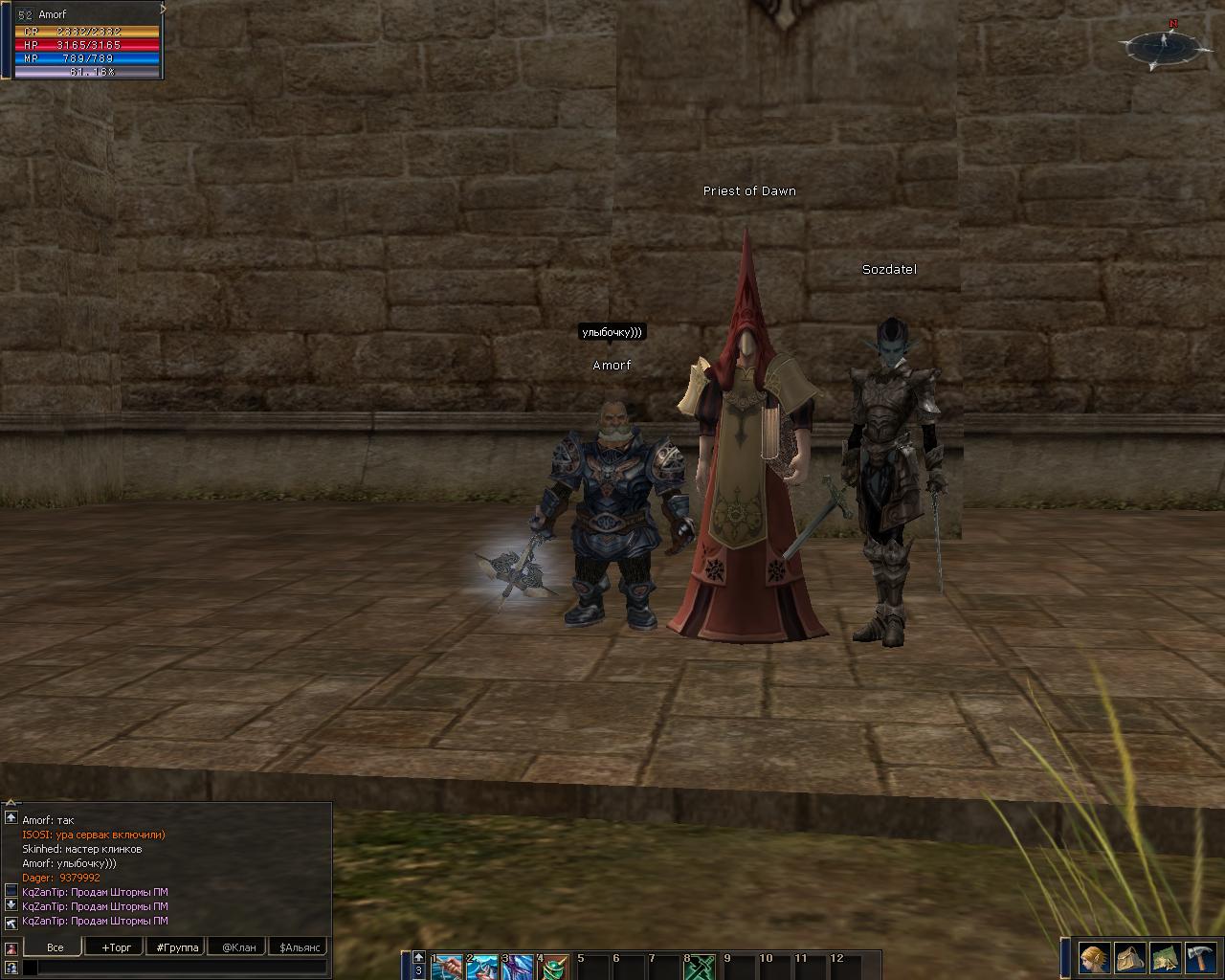The image size is (1225, 980).
Task: Open the system menu hammer icon
Action: (x=1201, y=957)
